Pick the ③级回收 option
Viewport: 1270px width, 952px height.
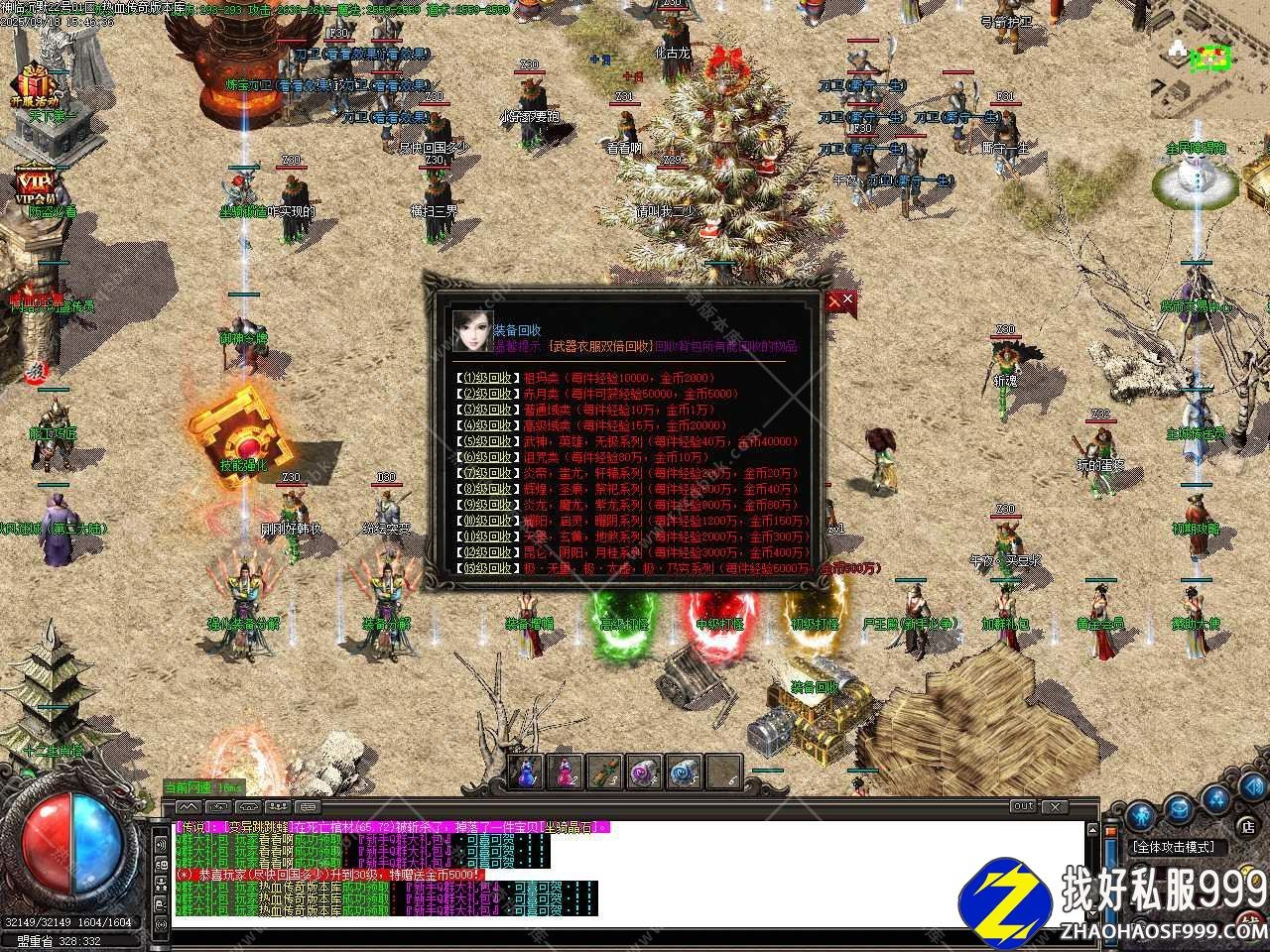tap(485, 410)
